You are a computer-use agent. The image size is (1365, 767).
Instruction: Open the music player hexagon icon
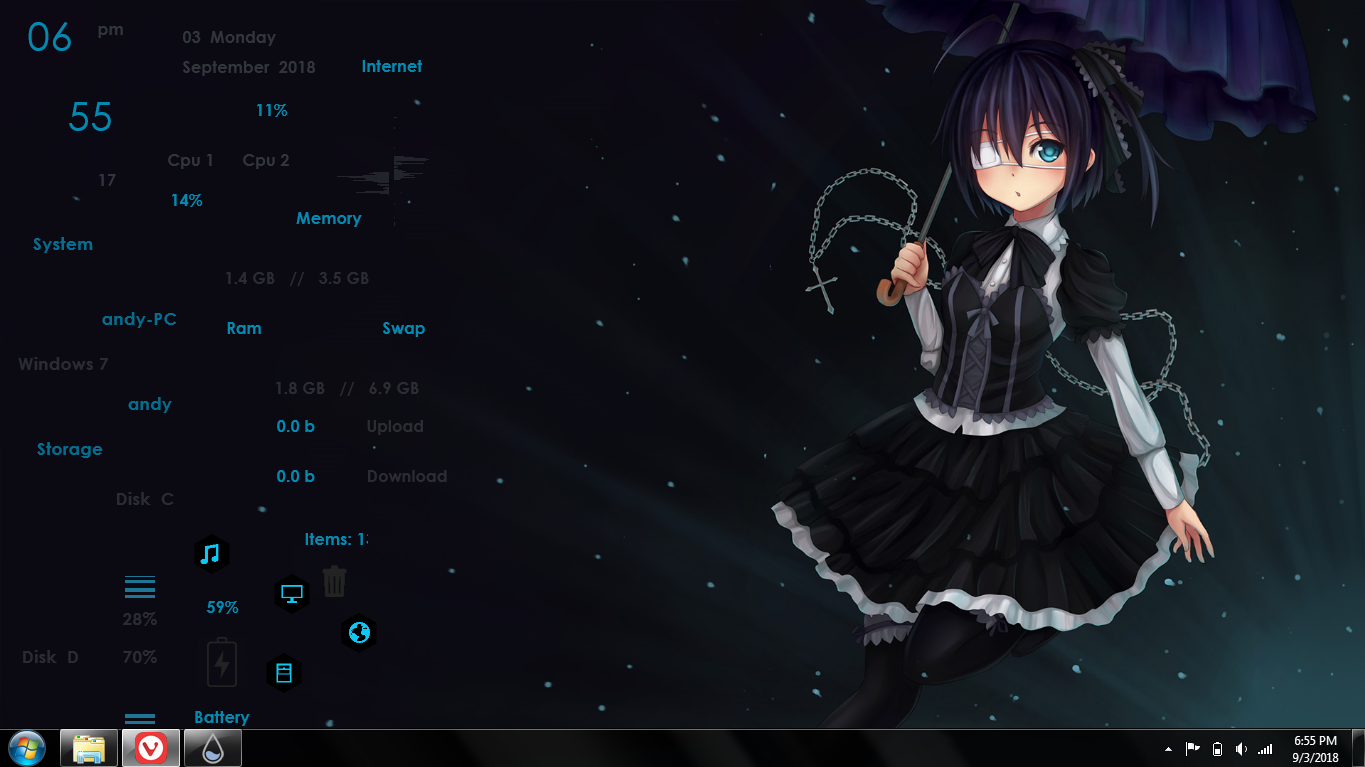[x=212, y=553]
